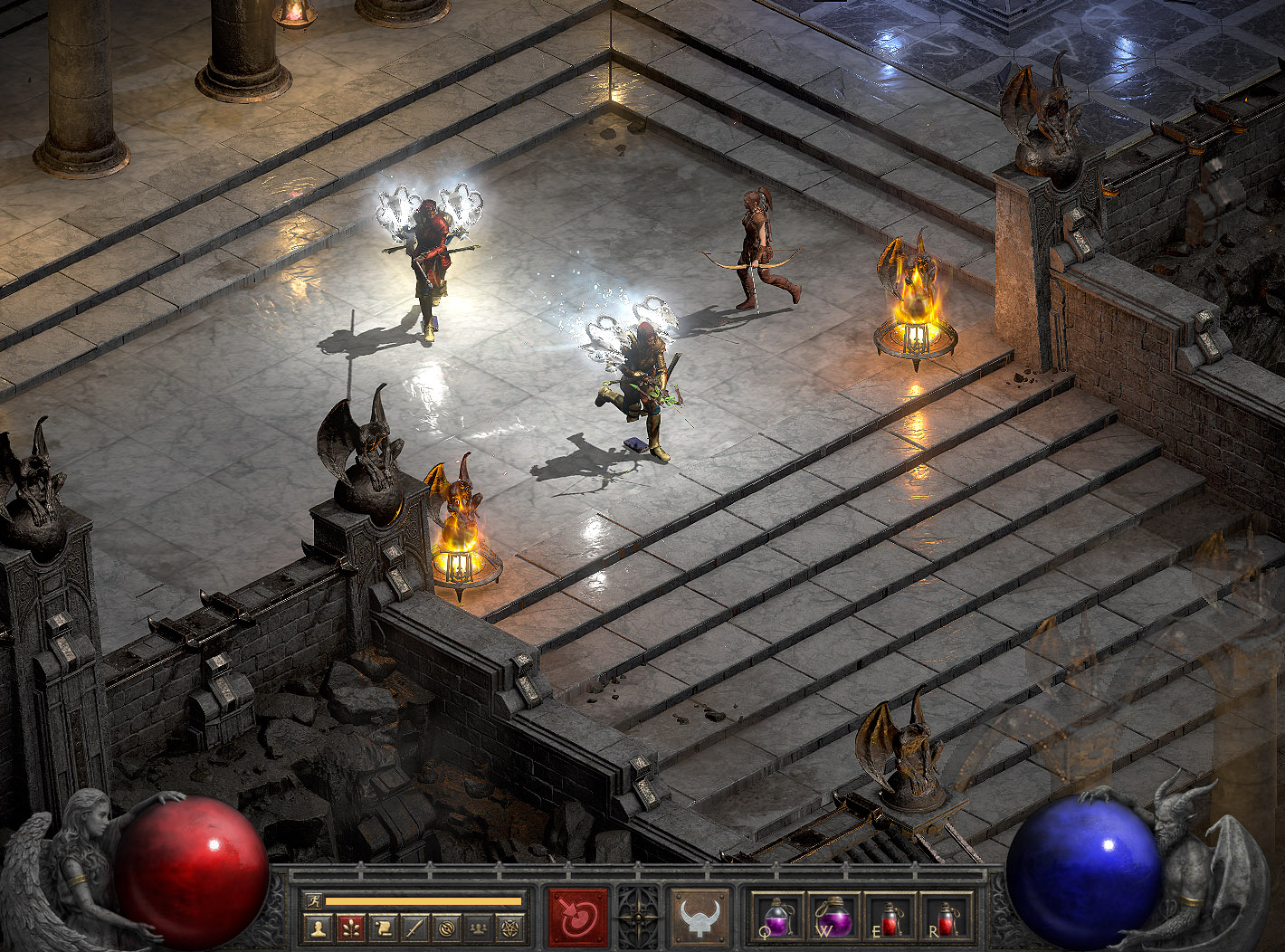Select the horned helmet right-click skill
This screenshot has width=1285, height=952.
pyautogui.click(x=700, y=917)
